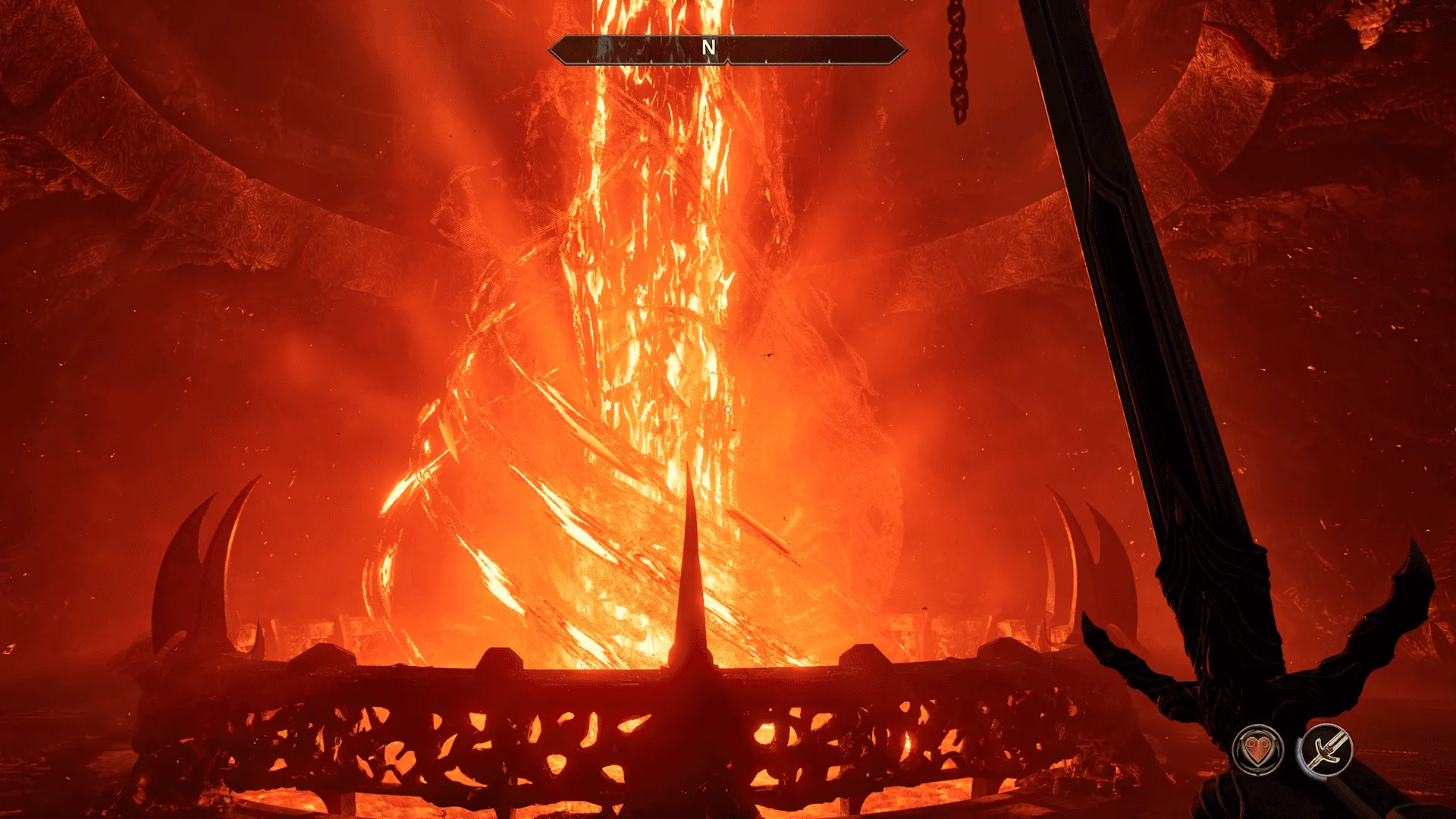Screen dimensions: 1456x819
Task: Click the N marker on the compass
Action: point(709,45)
